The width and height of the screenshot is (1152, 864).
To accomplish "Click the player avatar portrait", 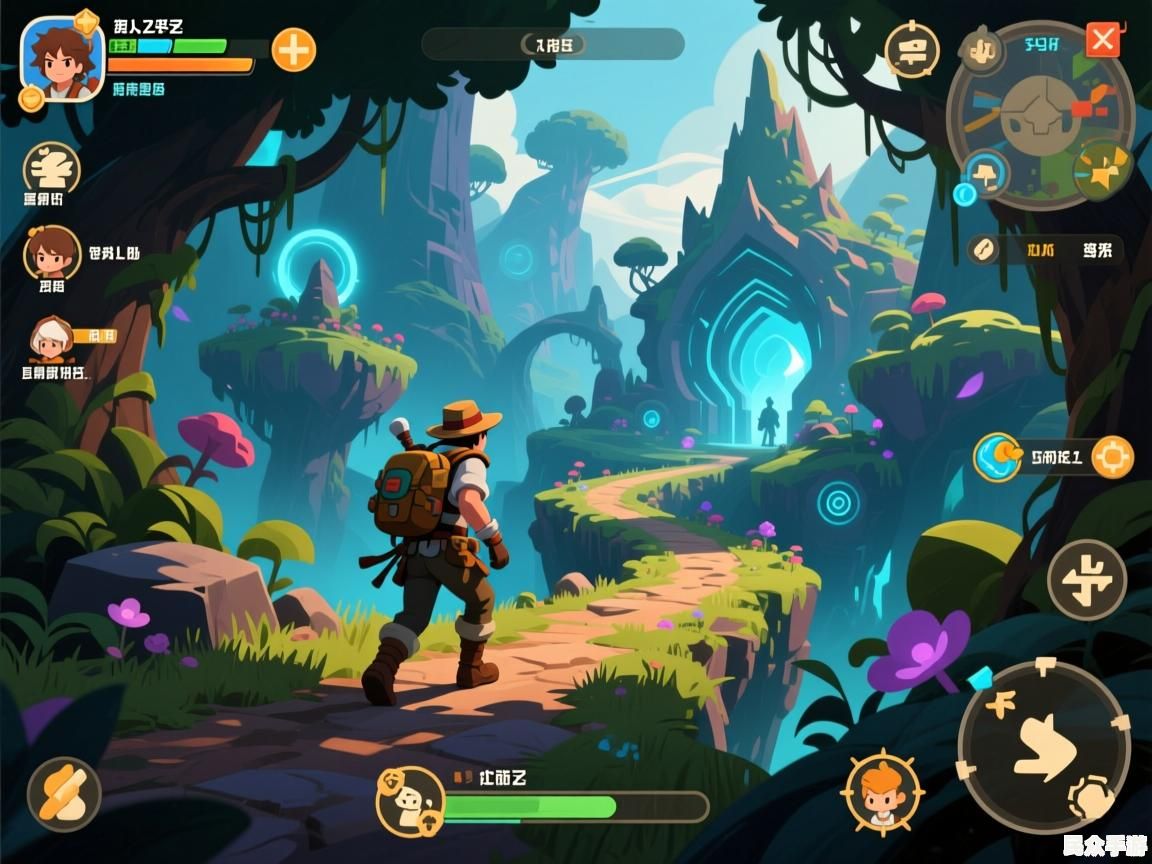I will click(62, 58).
